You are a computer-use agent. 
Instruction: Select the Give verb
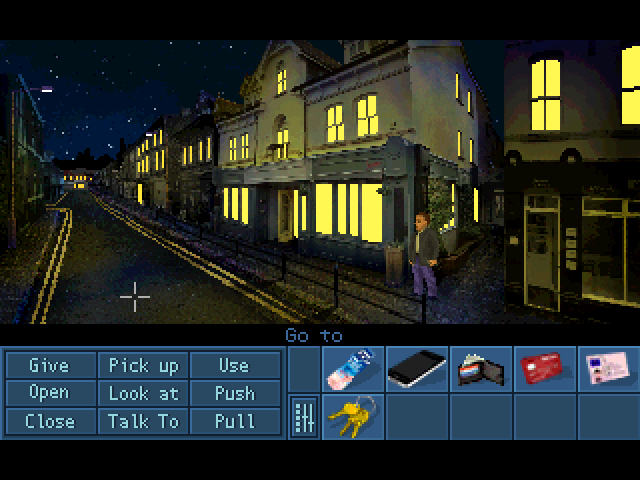point(49,365)
